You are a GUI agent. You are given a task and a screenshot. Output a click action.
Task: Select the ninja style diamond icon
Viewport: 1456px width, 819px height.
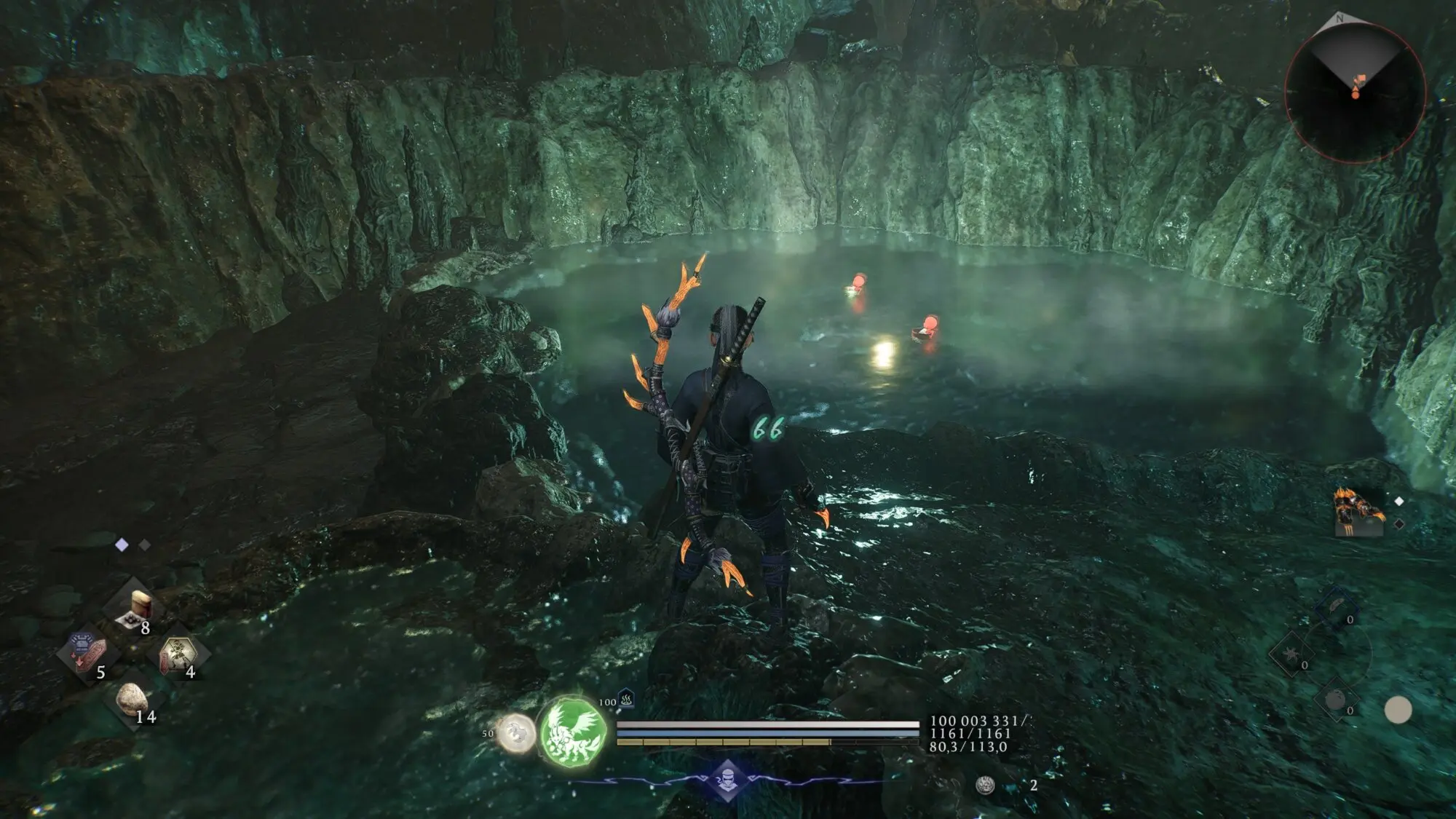pyautogui.click(x=727, y=780)
